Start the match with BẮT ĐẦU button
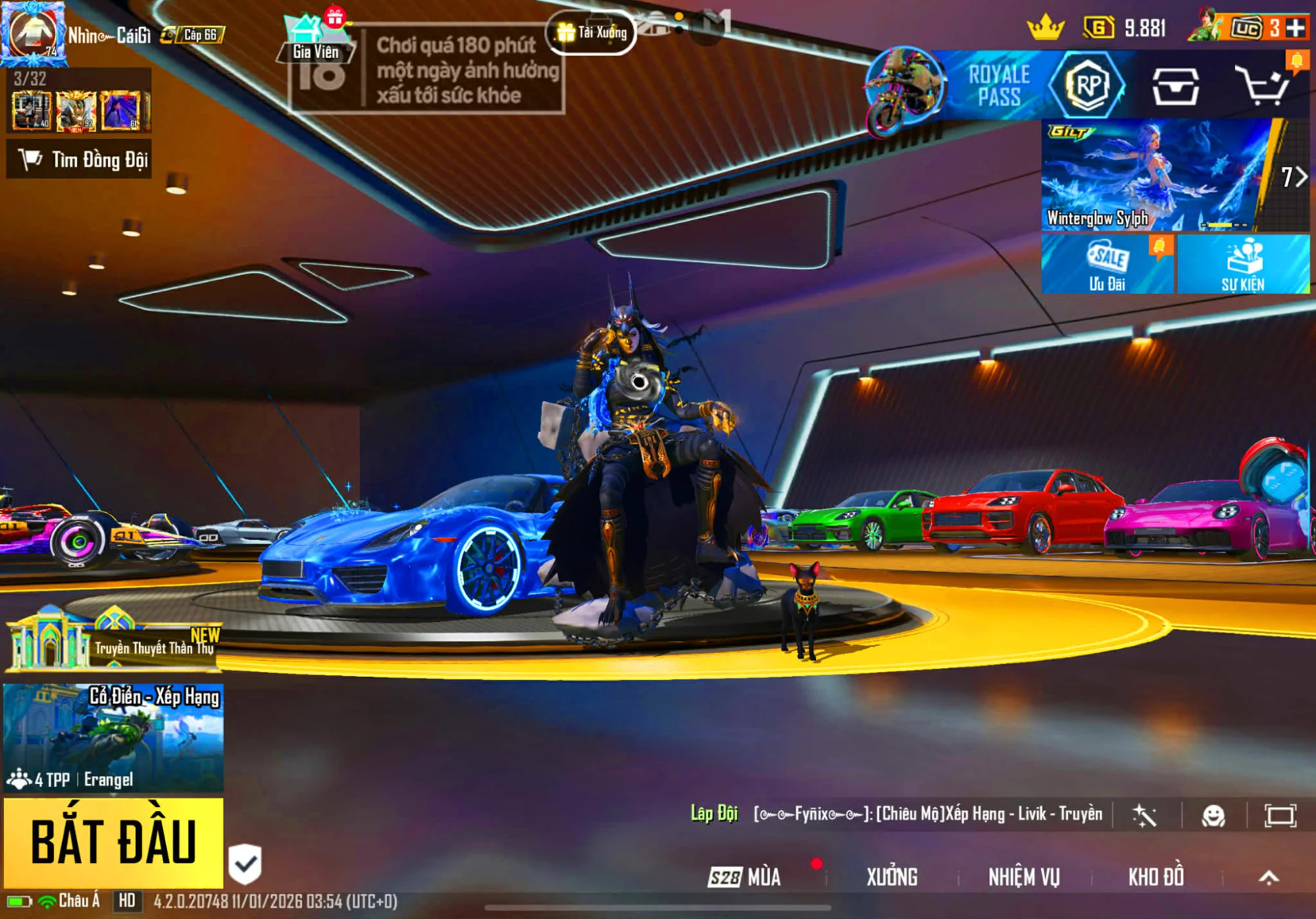This screenshot has height=919, width=1316. 113,842
